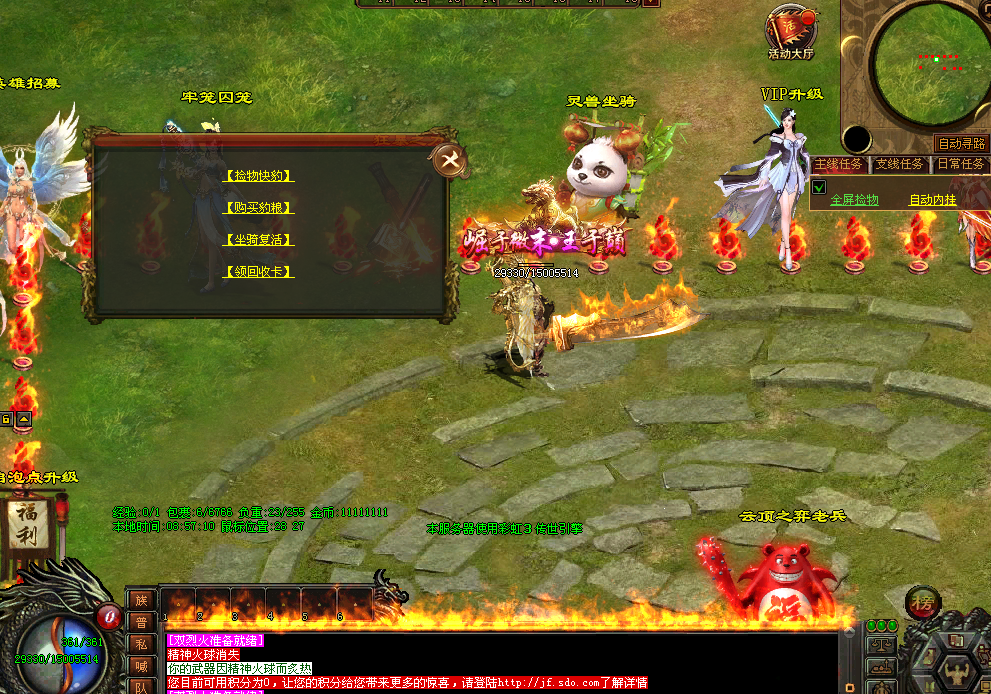Open the 活动大厅 activity hall icon
Image resolution: width=991 pixels, height=694 pixels.
[x=790, y=30]
